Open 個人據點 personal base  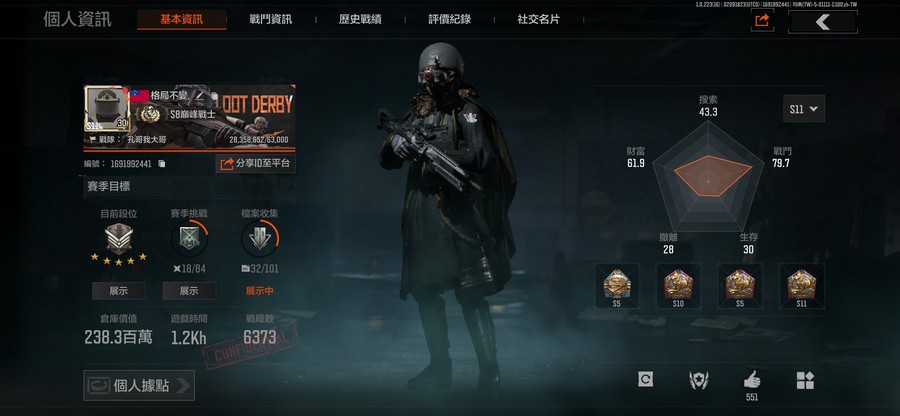[138, 385]
